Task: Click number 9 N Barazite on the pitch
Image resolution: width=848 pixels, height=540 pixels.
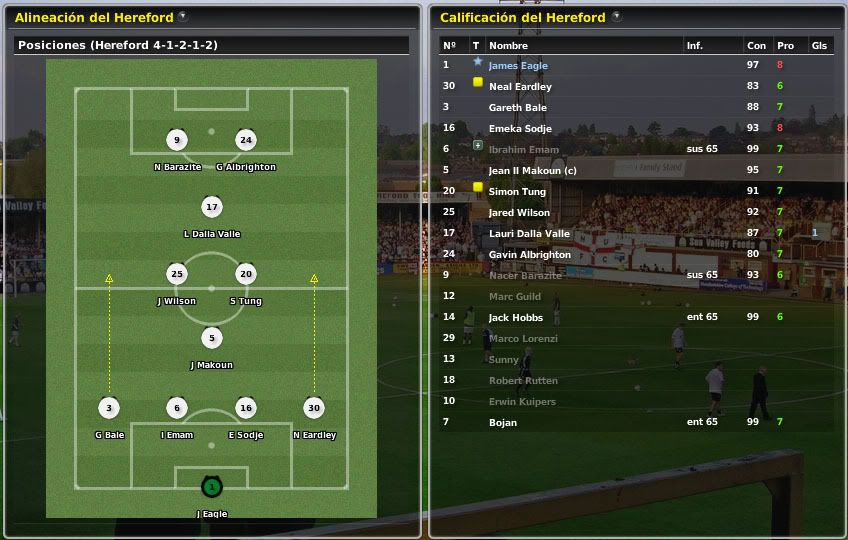Action: click(177, 140)
